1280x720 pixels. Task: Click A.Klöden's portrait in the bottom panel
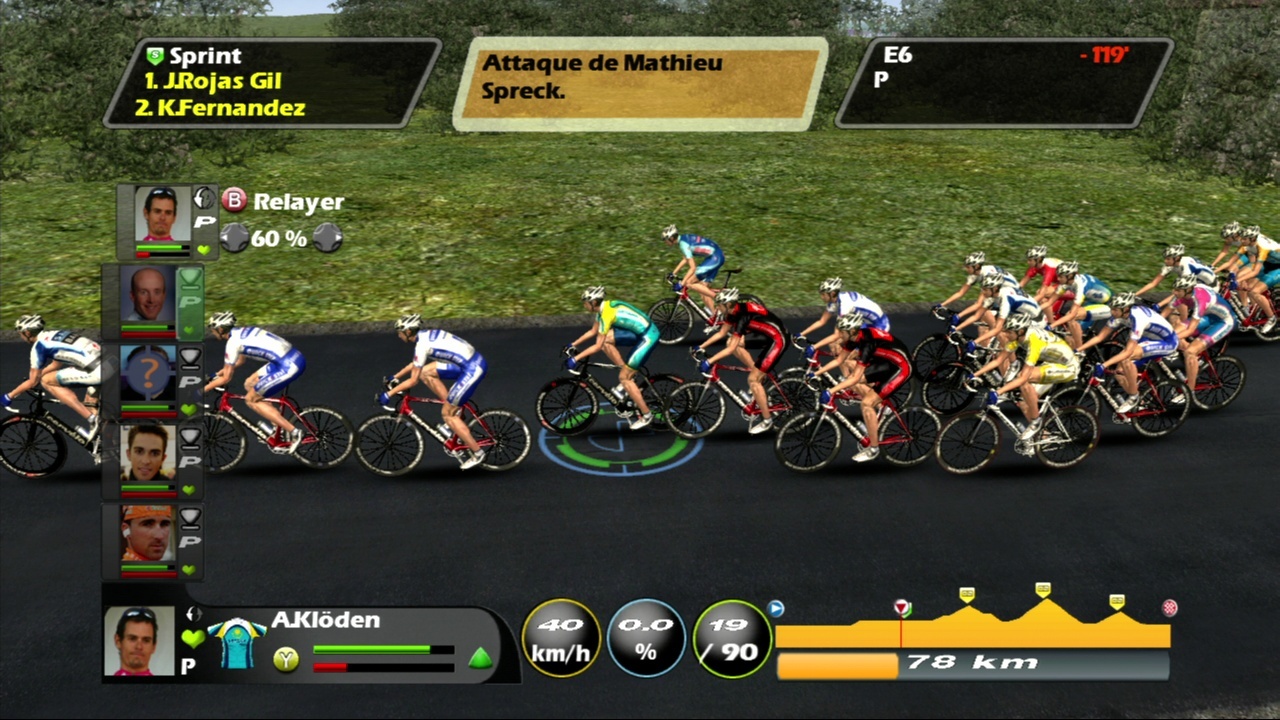pyautogui.click(x=138, y=640)
